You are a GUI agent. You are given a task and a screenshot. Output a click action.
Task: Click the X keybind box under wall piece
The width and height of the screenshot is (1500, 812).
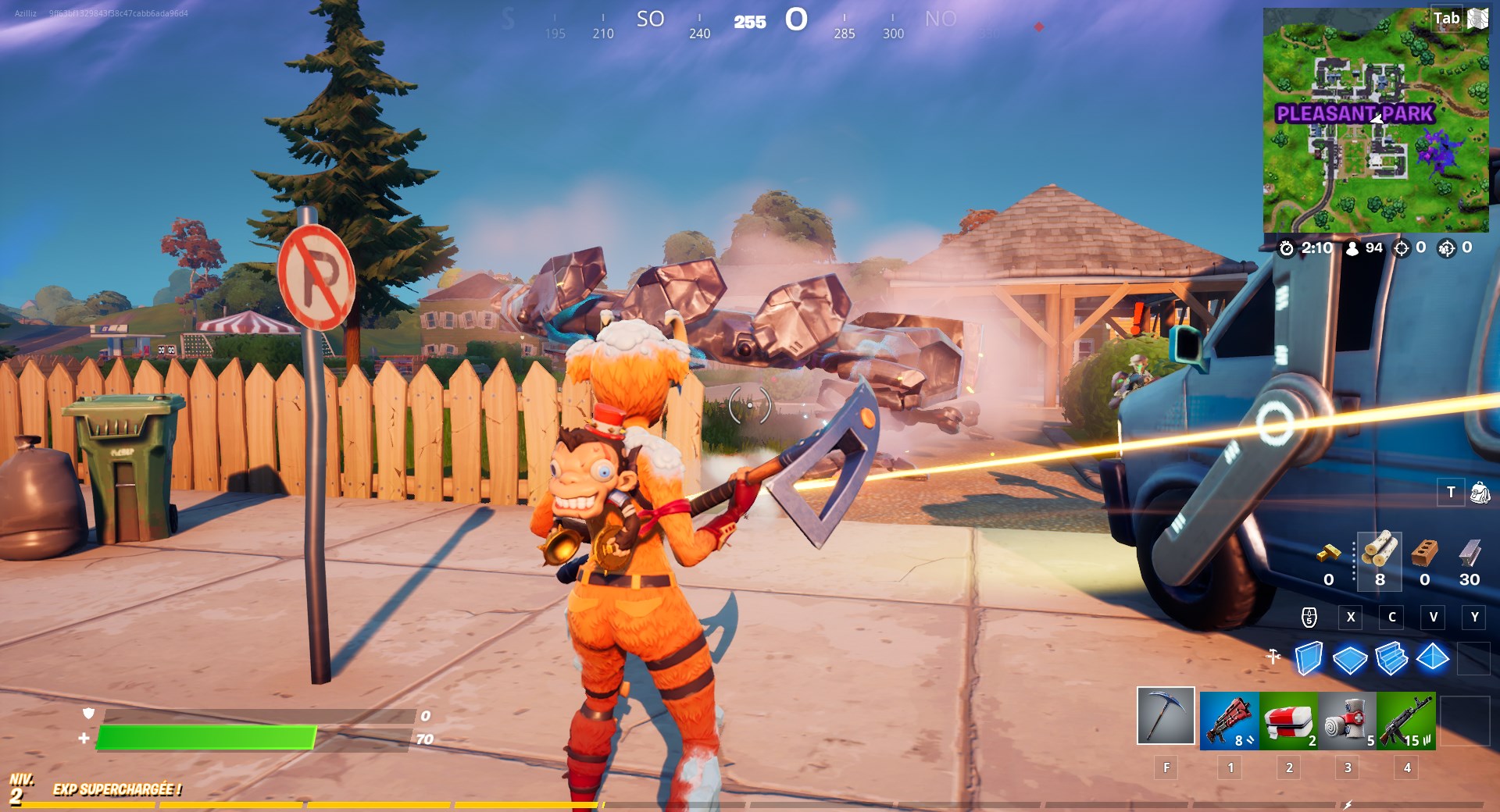pyautogui.click(x=1351, y=618)
